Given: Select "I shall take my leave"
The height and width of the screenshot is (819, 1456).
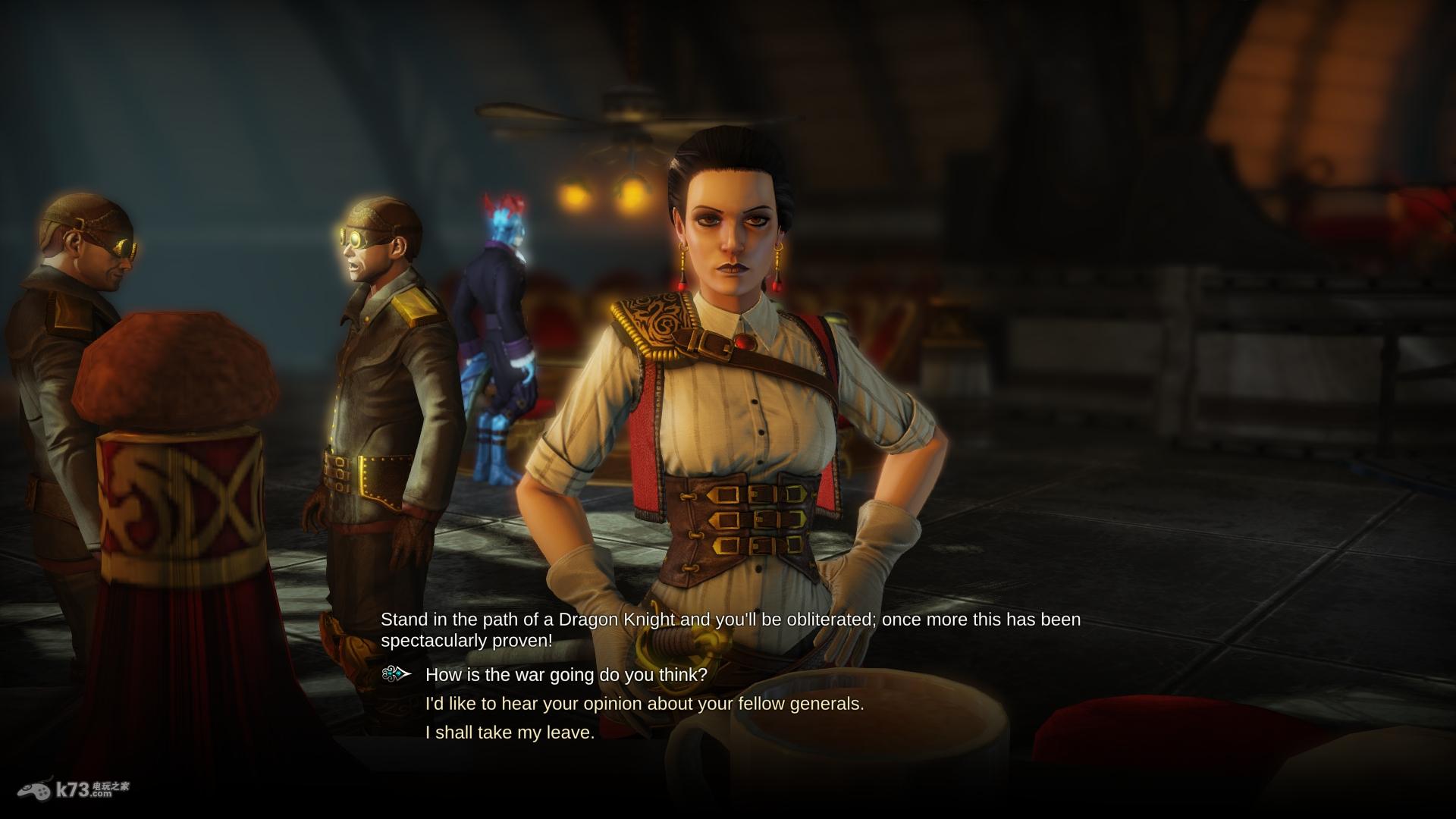Looking at the screenshot, I should pyautogui.click(x=510, y=733).
